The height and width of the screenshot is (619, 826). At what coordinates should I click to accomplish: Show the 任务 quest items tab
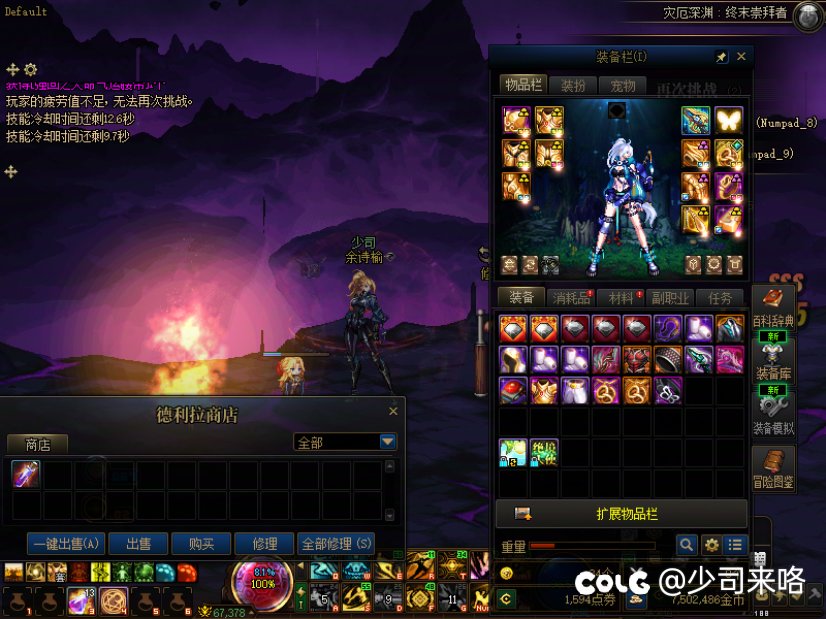(720, 297)
